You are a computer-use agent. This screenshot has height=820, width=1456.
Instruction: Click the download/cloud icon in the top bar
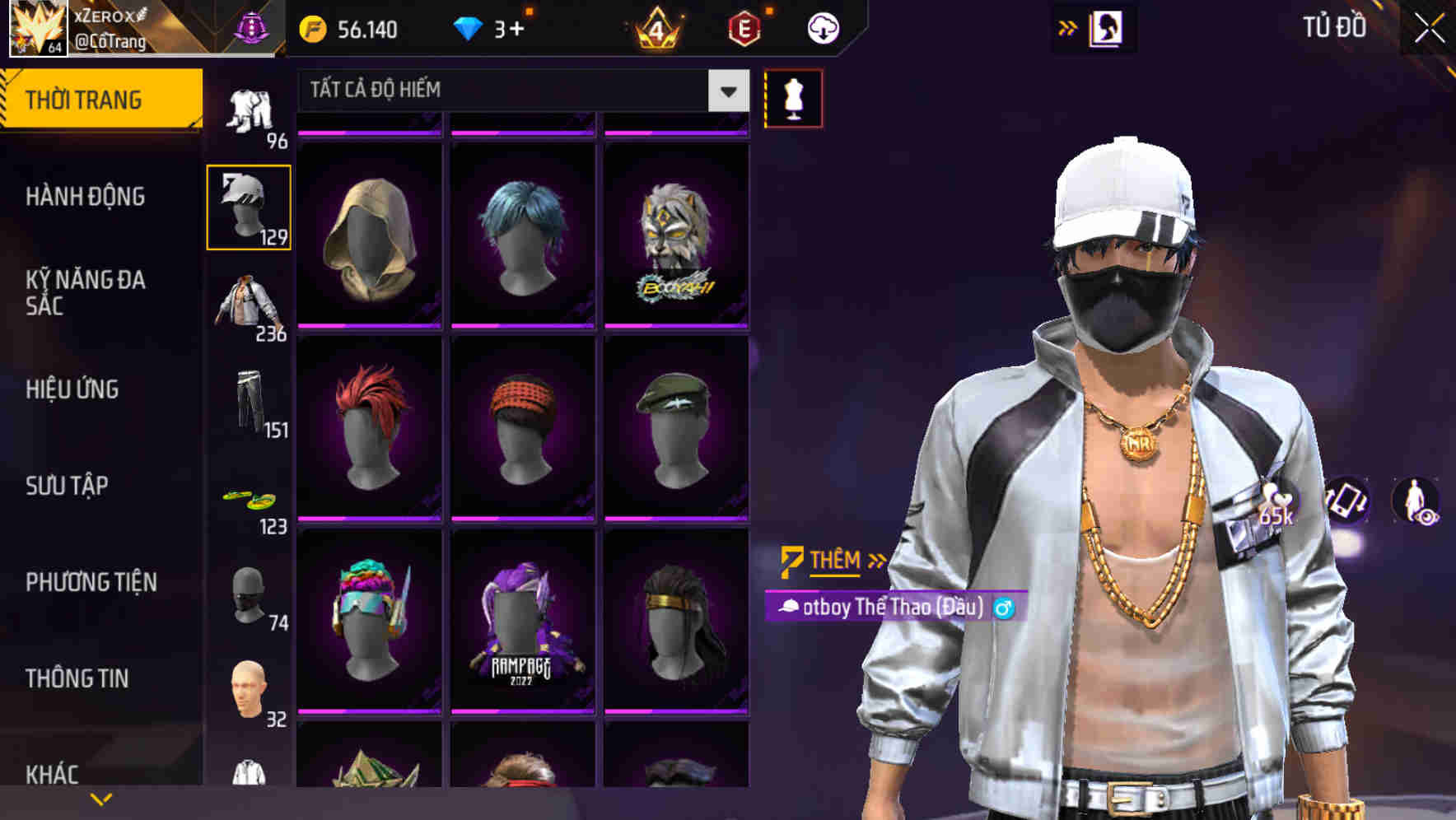822,27
